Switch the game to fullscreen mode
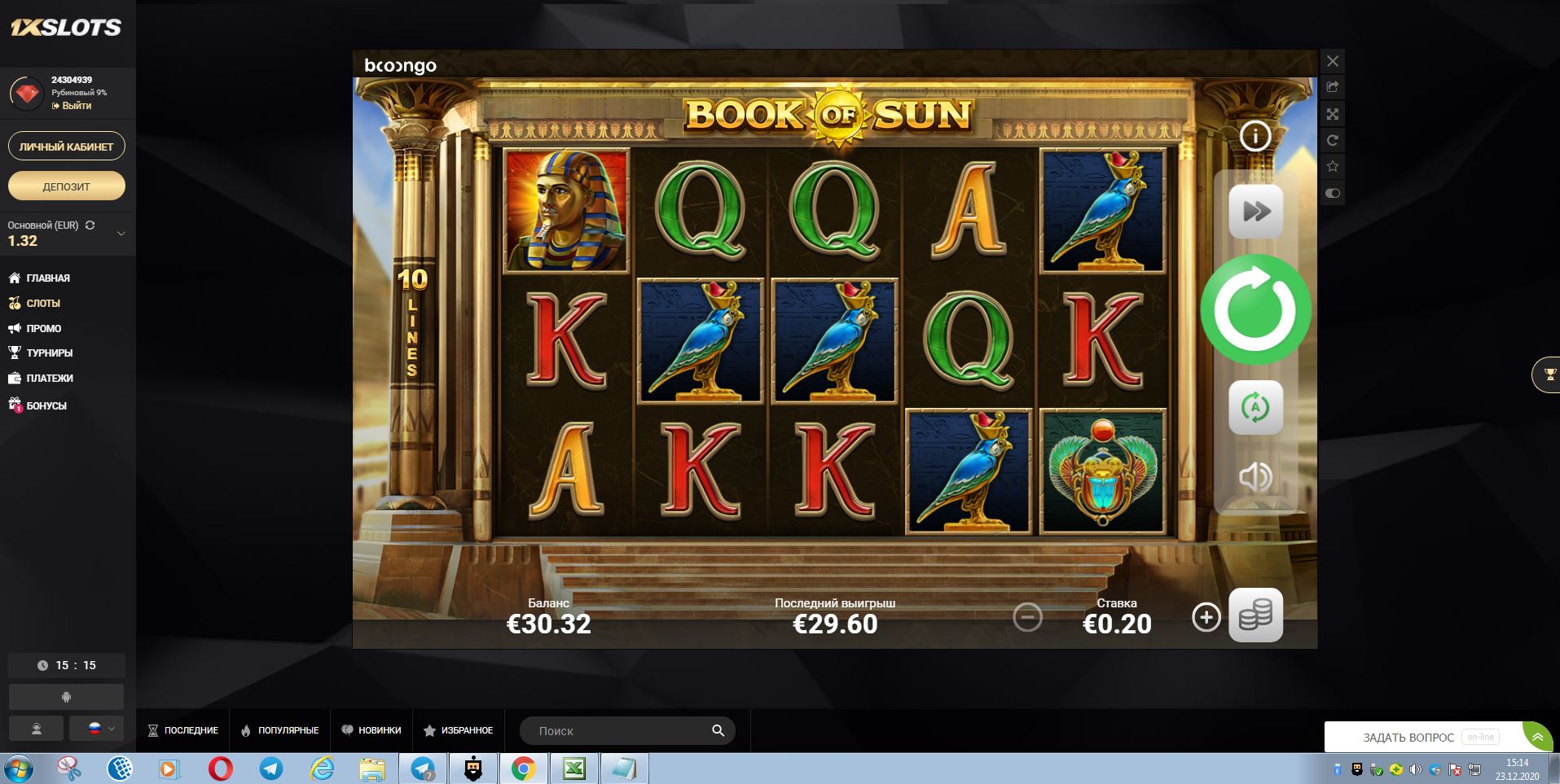 1333,114
